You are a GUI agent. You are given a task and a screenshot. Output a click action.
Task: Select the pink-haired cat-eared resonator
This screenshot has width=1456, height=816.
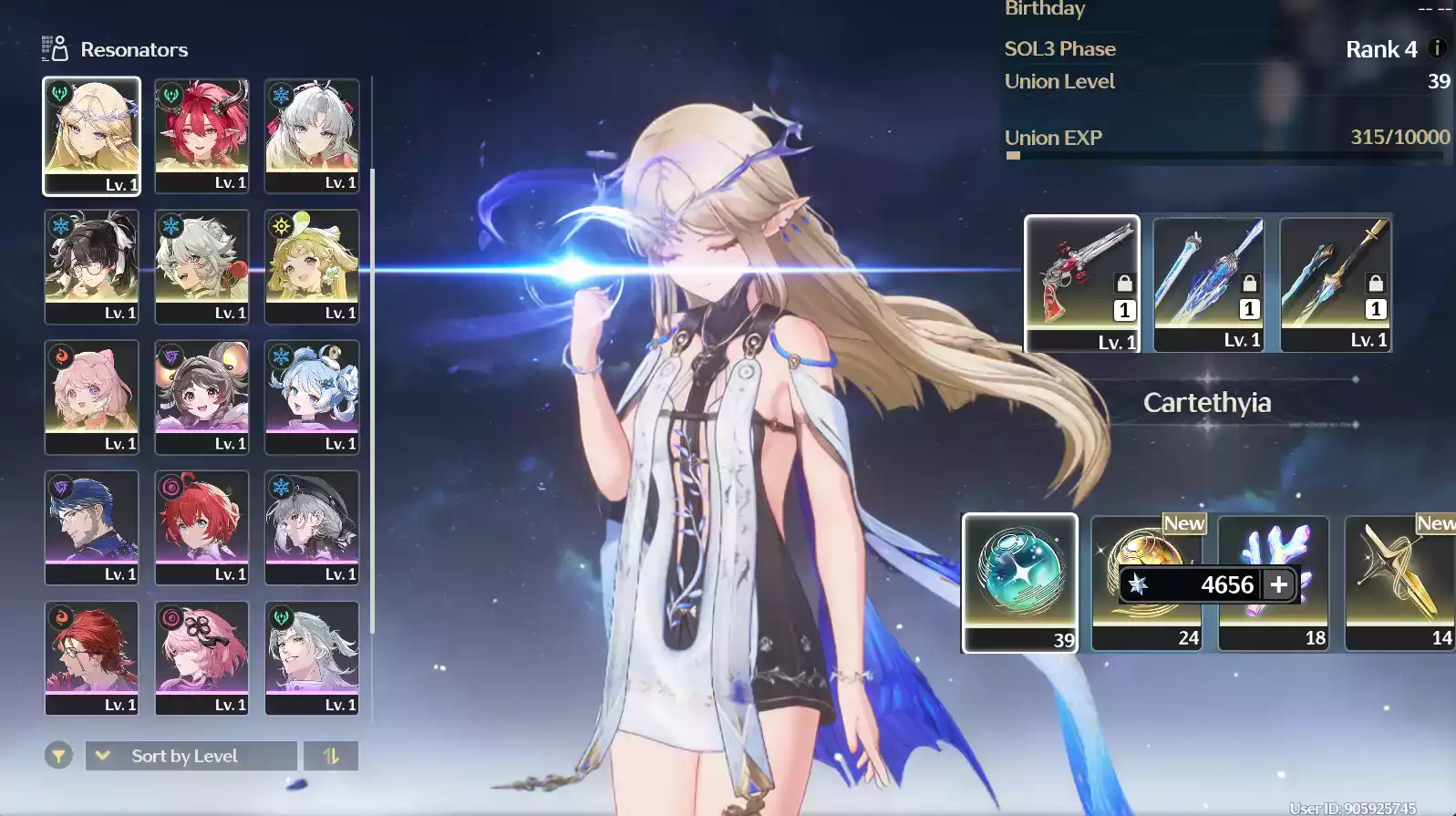click(91, 397)
